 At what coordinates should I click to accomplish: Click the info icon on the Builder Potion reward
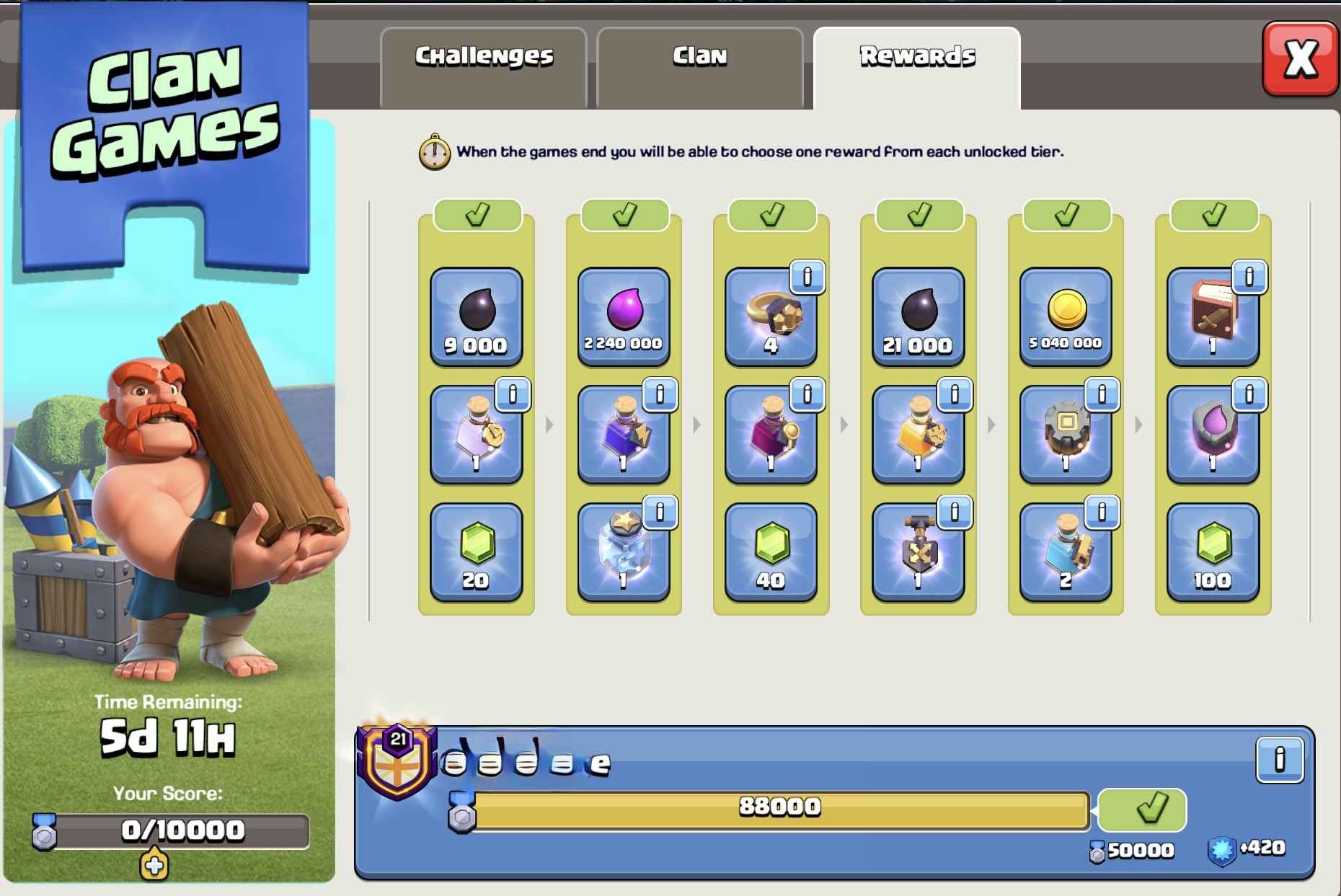click(x=1103, y=514)
